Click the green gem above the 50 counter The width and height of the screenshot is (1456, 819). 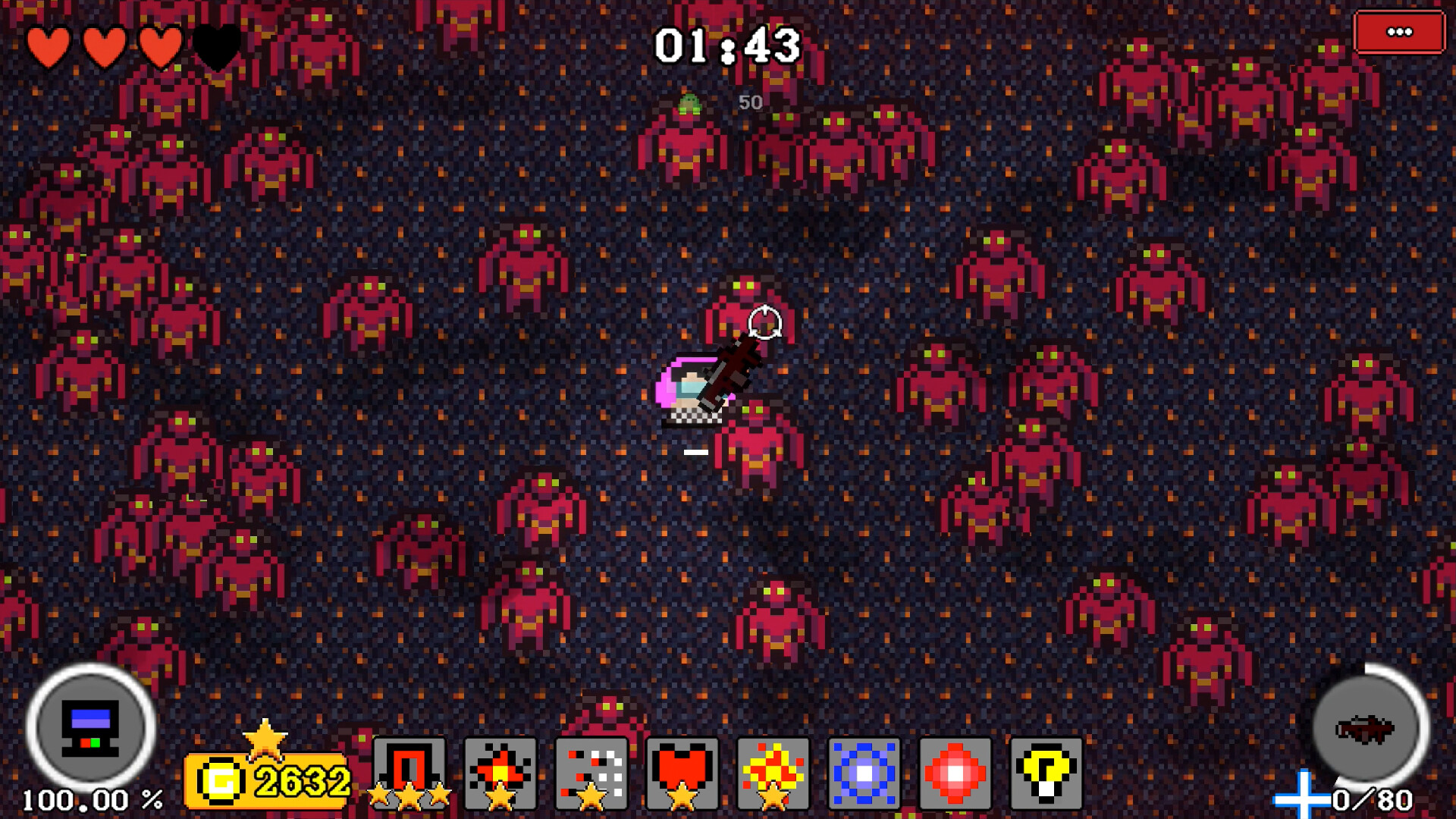click(x=689, y=102)
